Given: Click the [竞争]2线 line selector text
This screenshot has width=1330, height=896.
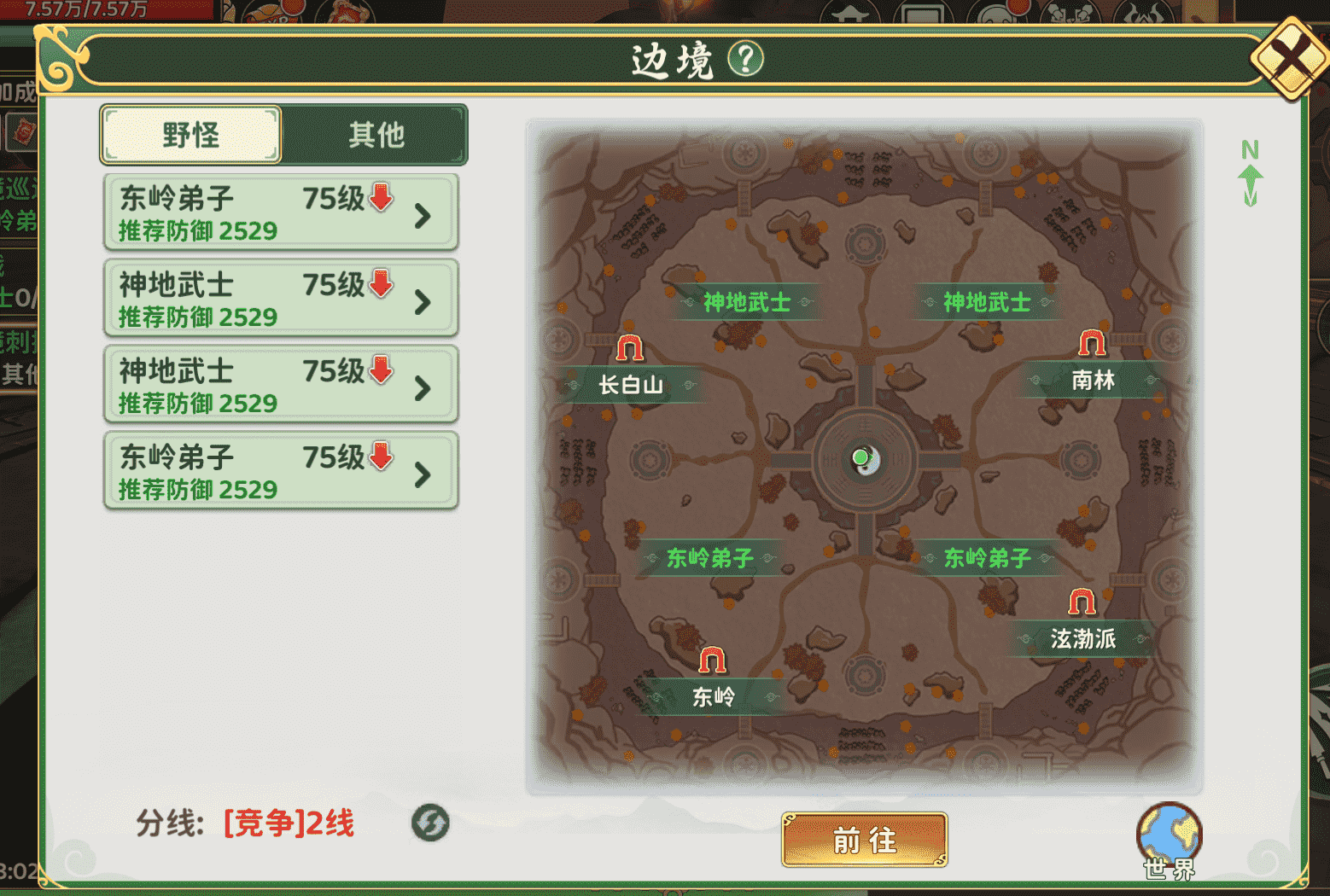Looking at the screenshot, I should pyautogui.click(x=290, y=824).
